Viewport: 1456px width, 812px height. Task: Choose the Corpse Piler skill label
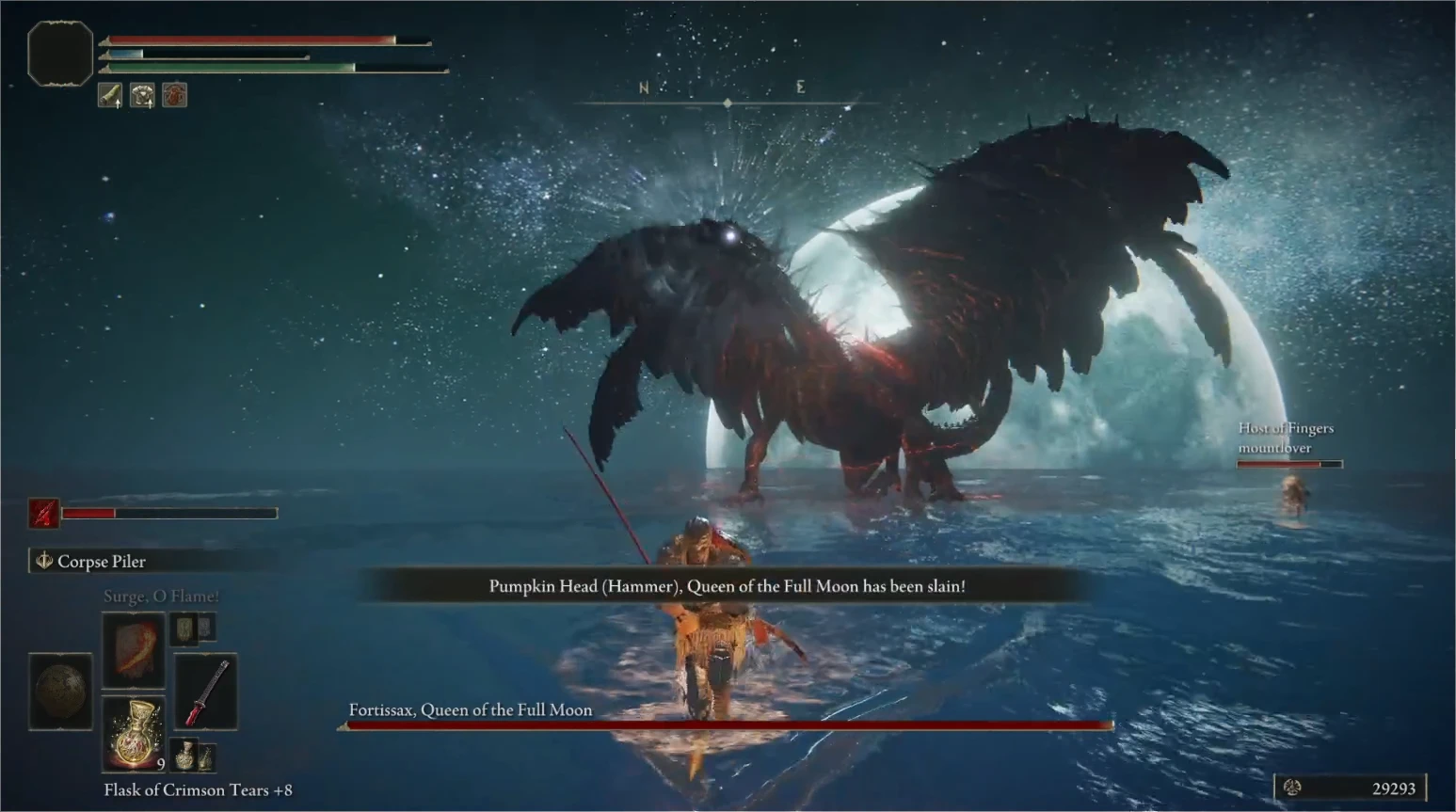coord(102,562)
